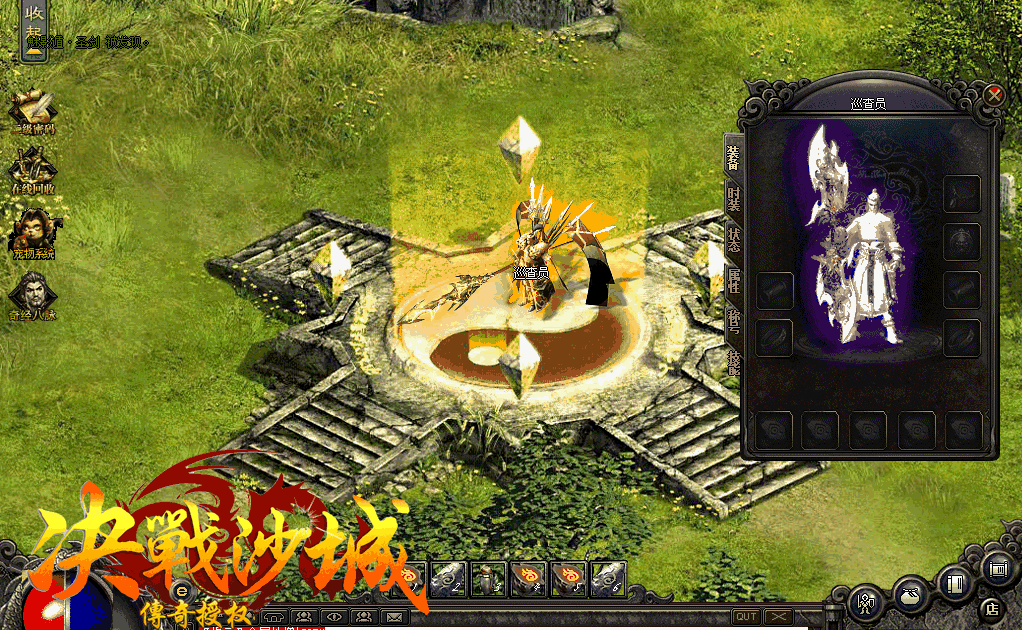Close the character equipment panel
This screenshot has width=1022, height=630.
coord(993,95)
